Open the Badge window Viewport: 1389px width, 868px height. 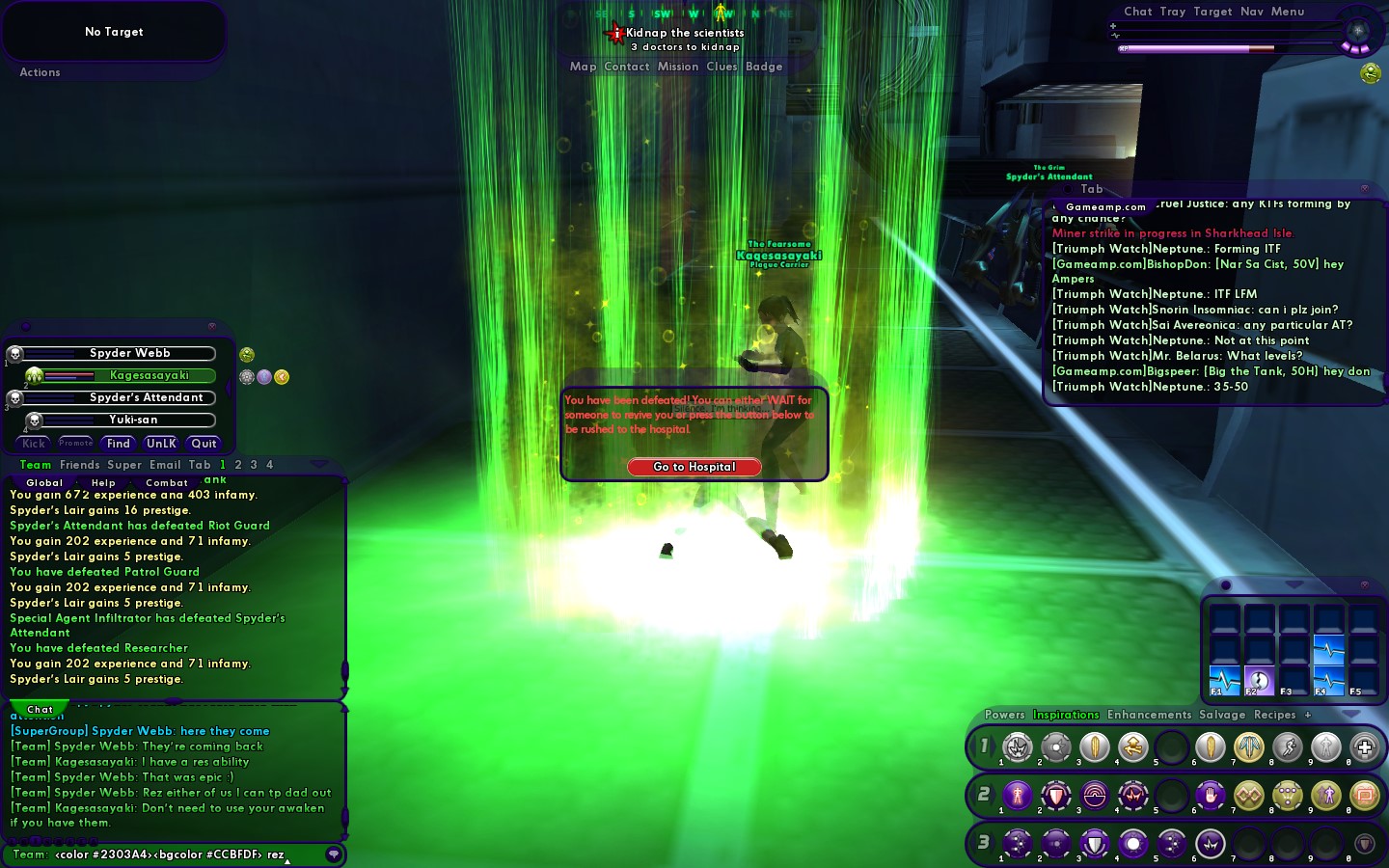pos(764,67)
